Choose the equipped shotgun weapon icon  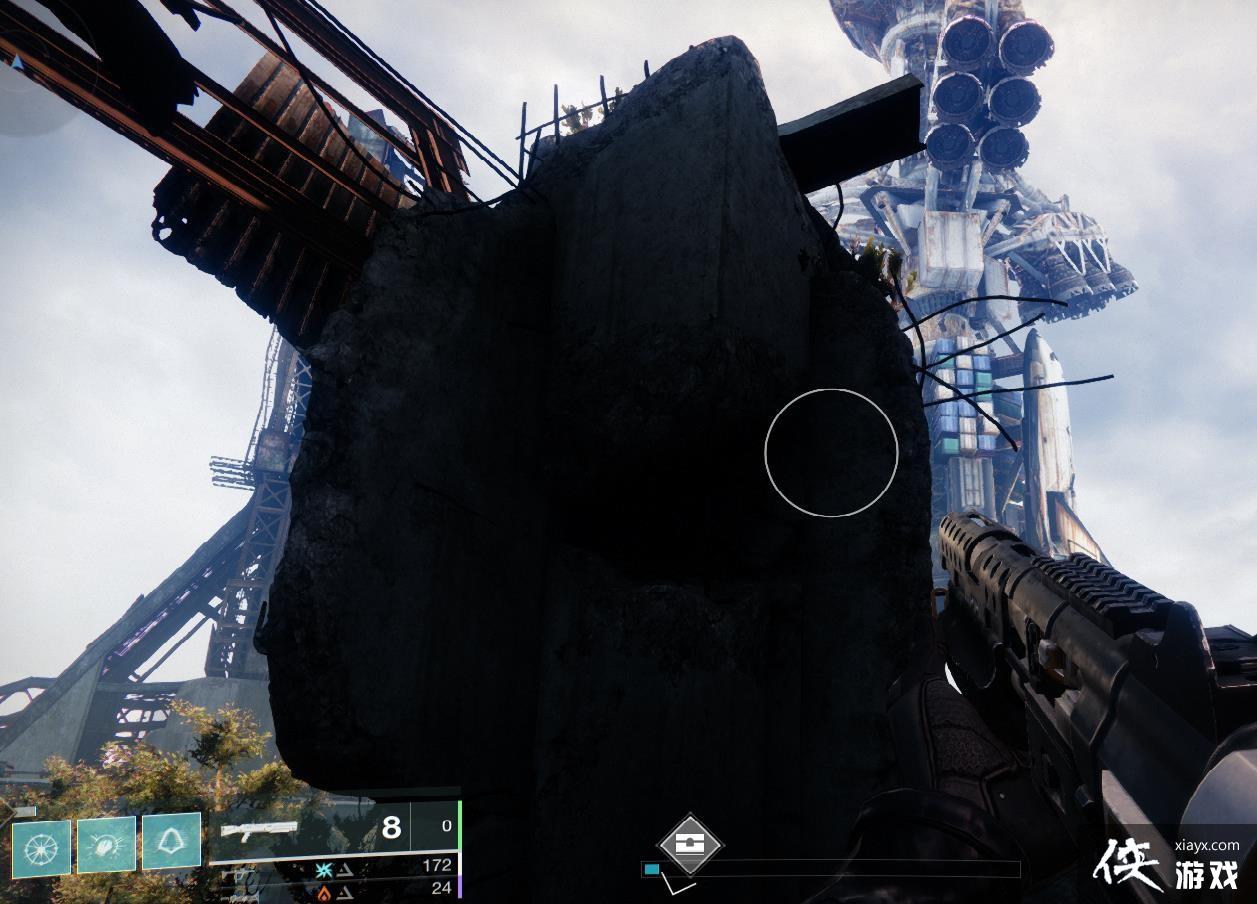[x=259, y=829]
